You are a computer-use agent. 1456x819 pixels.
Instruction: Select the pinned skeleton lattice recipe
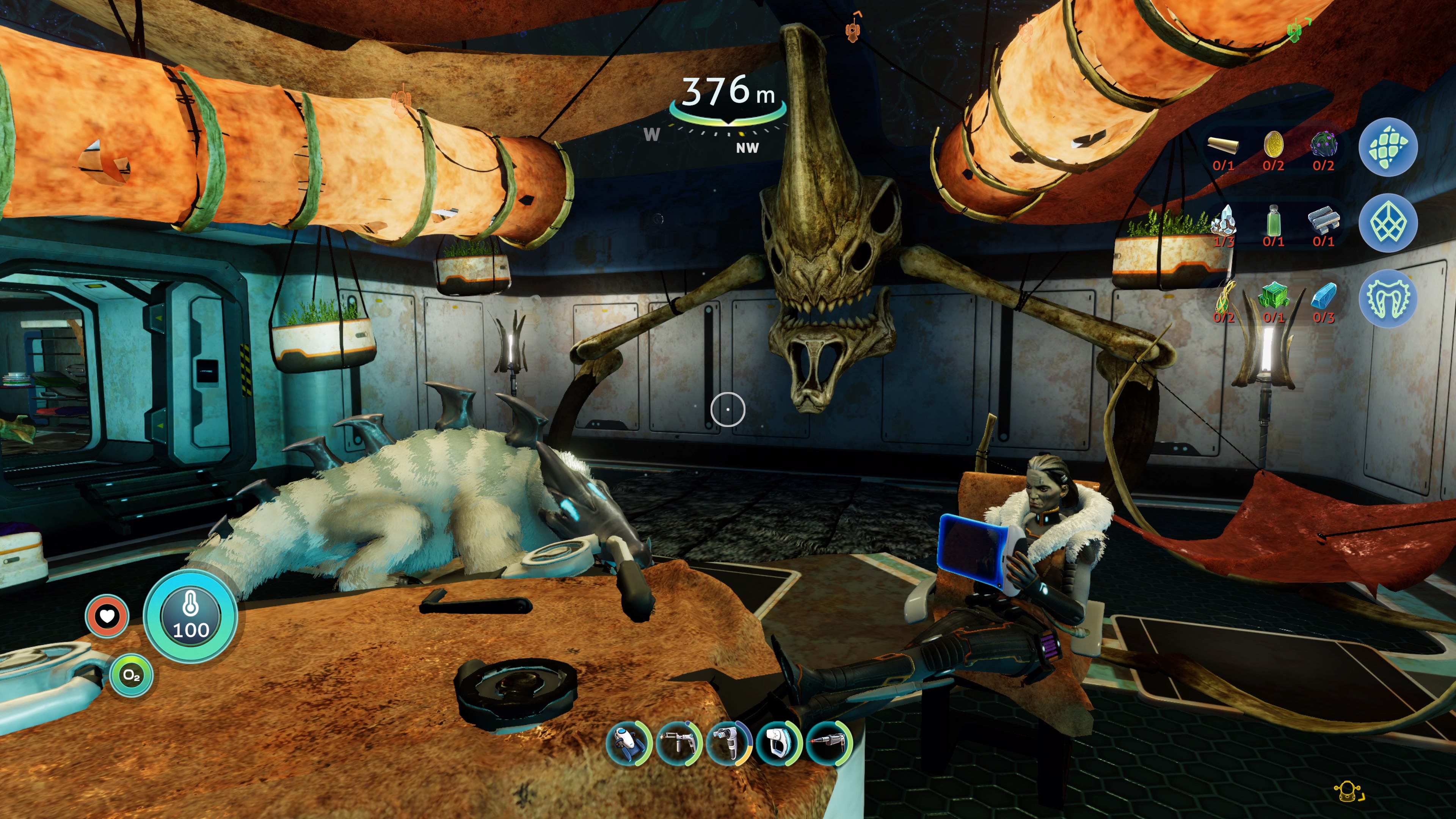pos(1388,223)
